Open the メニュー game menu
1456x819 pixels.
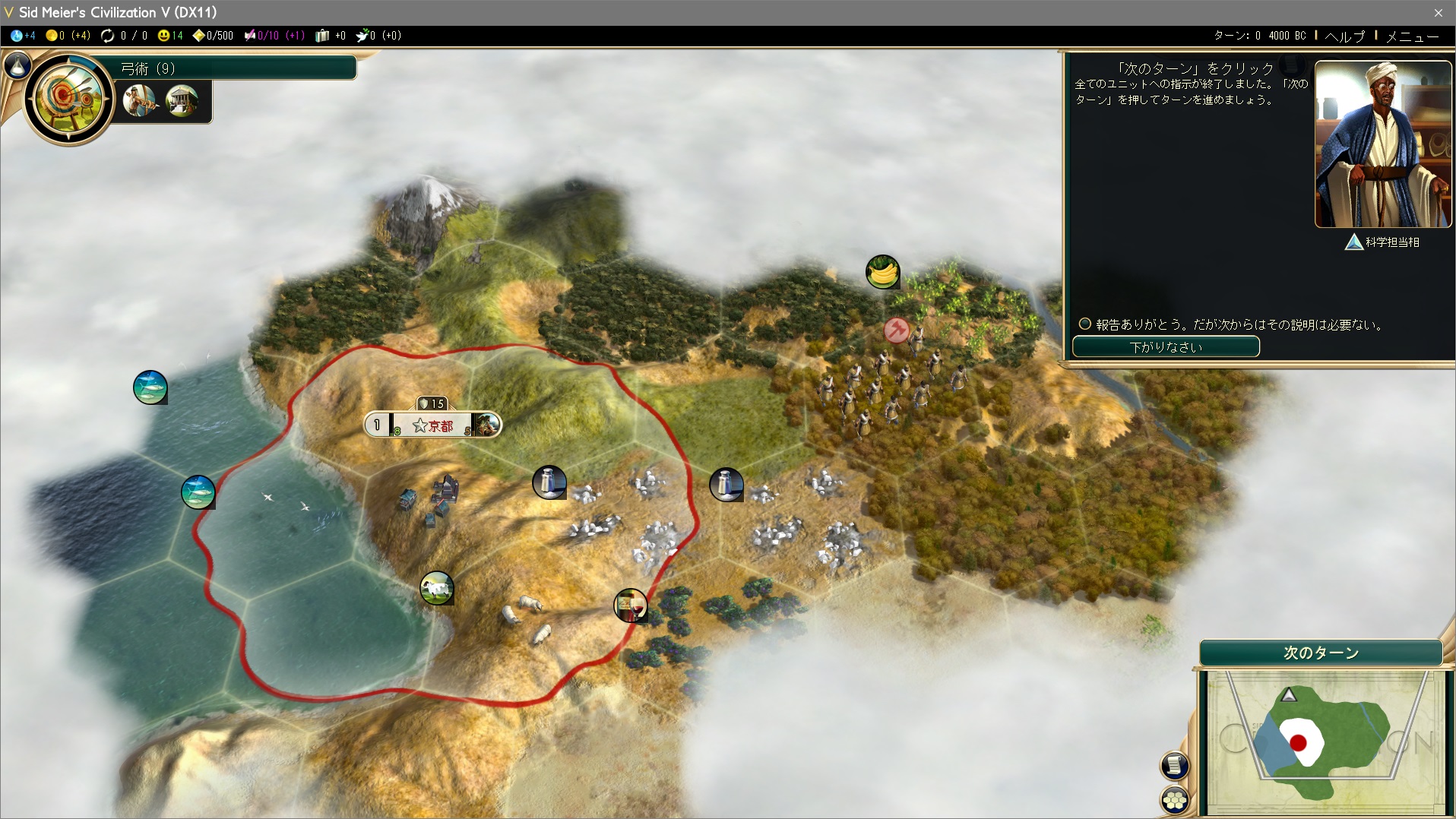1412,36
